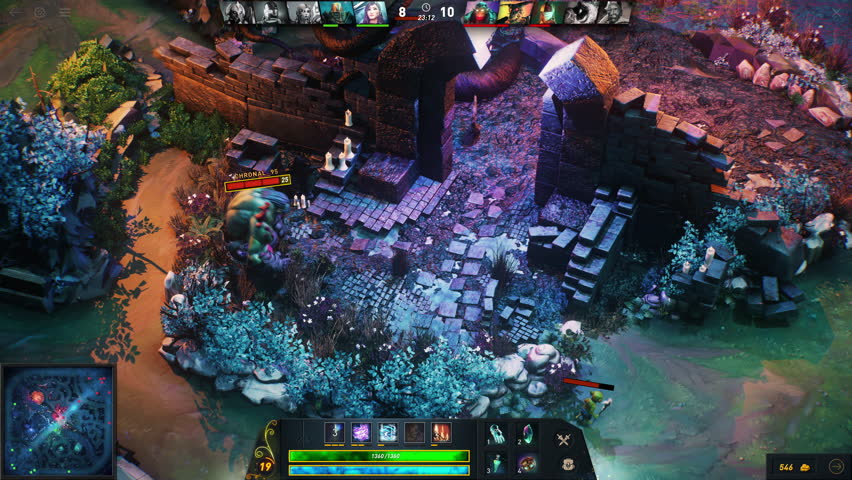The height and width of the screenshot is (480, 852).
Task: Select the first green enemy hero portrait
Action: point(479,12)
